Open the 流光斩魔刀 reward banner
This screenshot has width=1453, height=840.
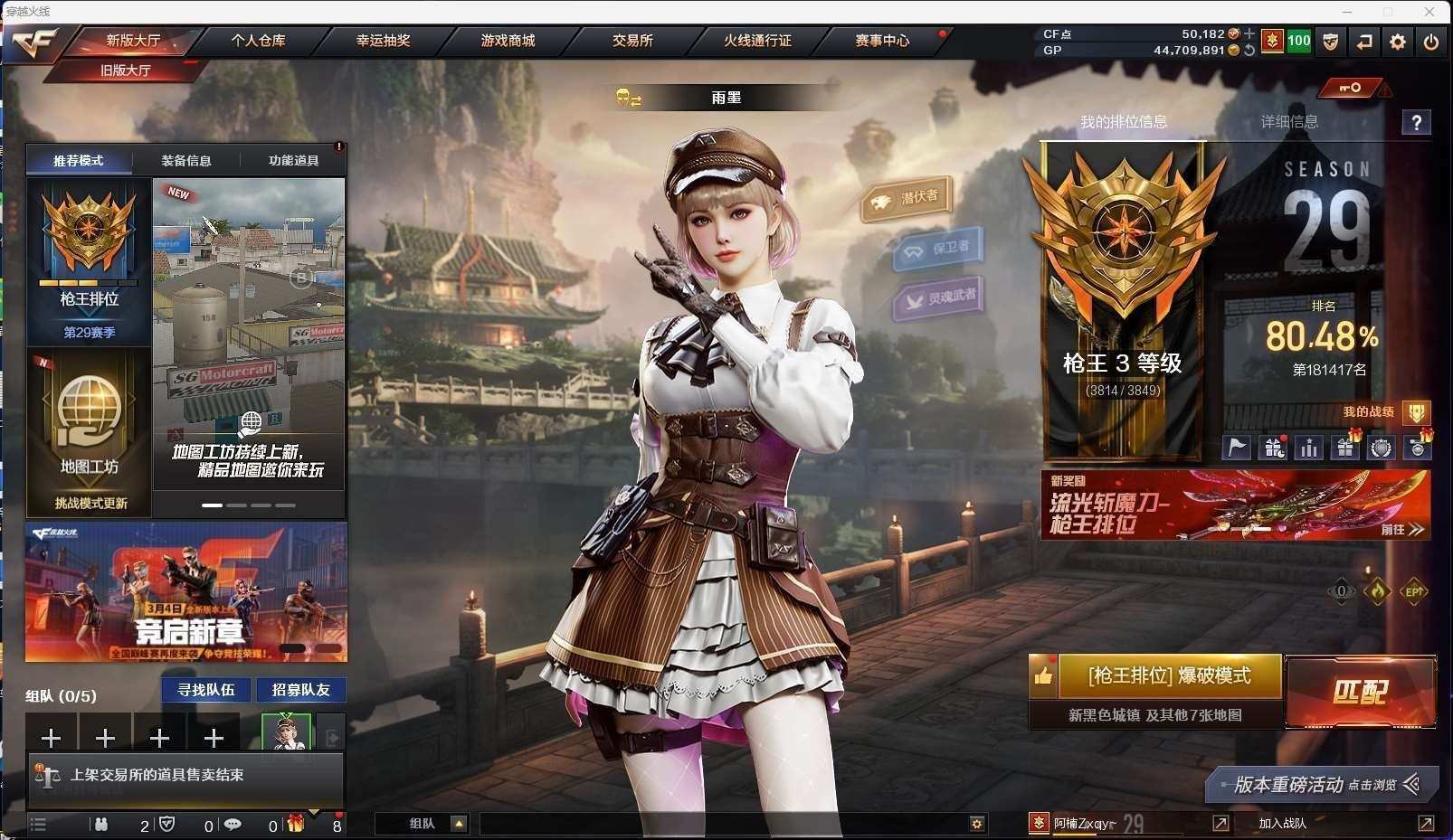1235,505
